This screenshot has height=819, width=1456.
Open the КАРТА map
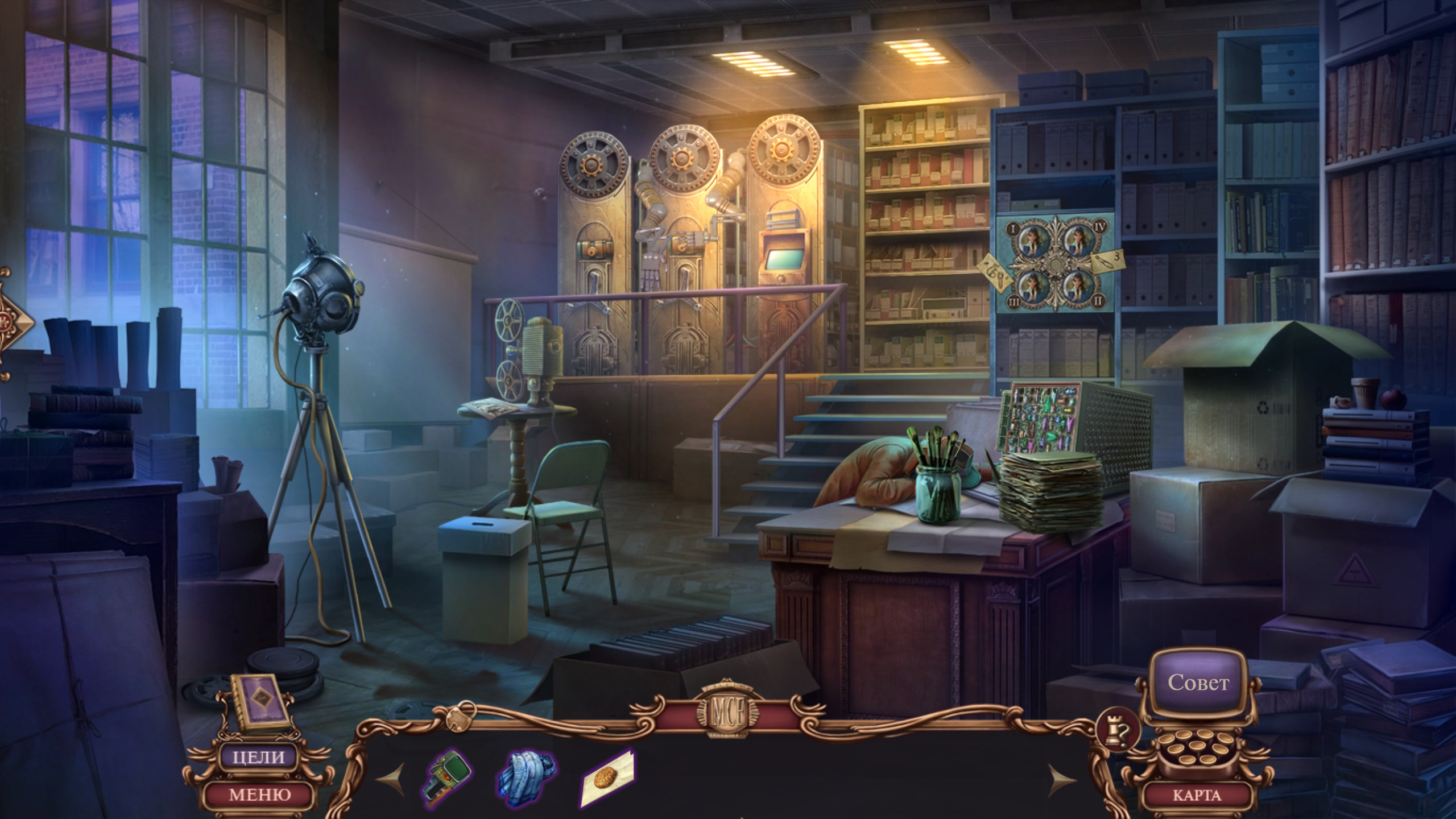[x=1196, y=795]
